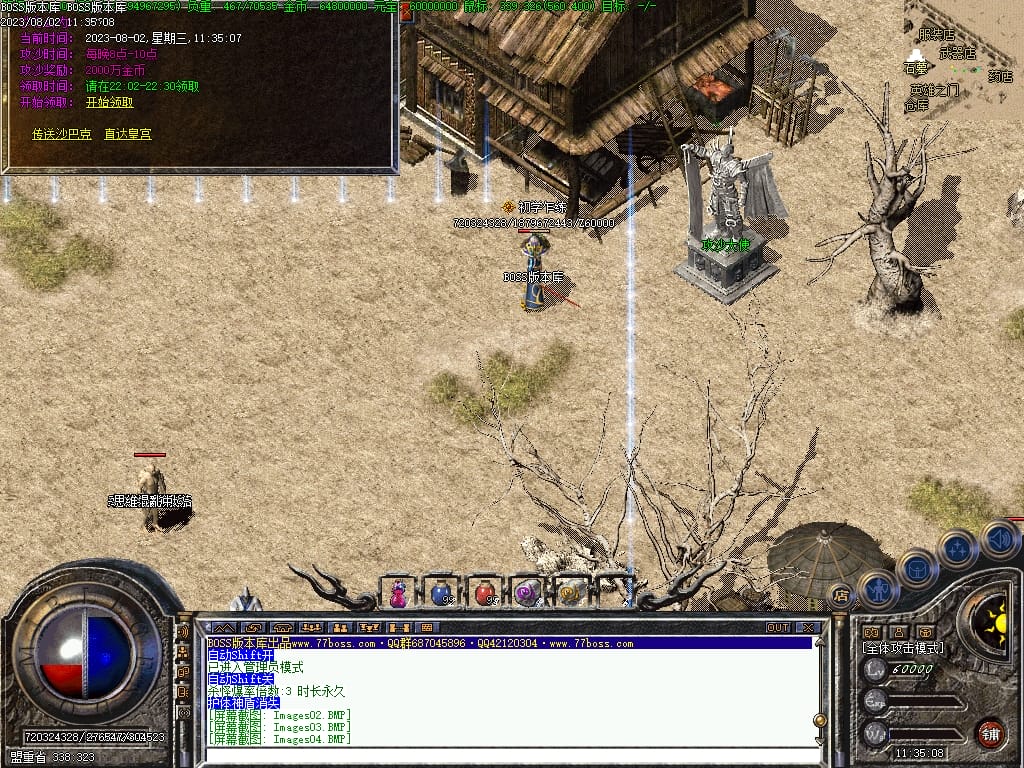Click the OUT button on chat panel
The image size is (1024, 768).
(778, 628)
